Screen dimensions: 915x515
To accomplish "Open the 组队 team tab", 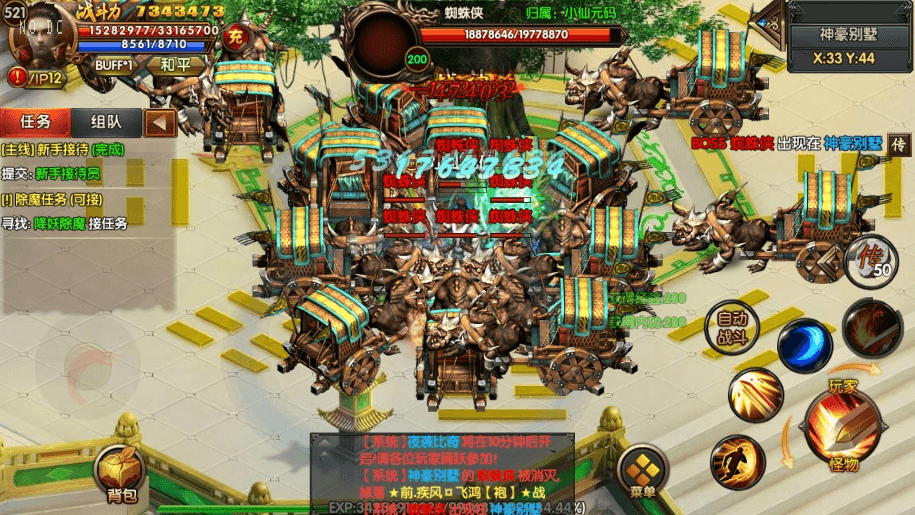I will tap(107, 122).
